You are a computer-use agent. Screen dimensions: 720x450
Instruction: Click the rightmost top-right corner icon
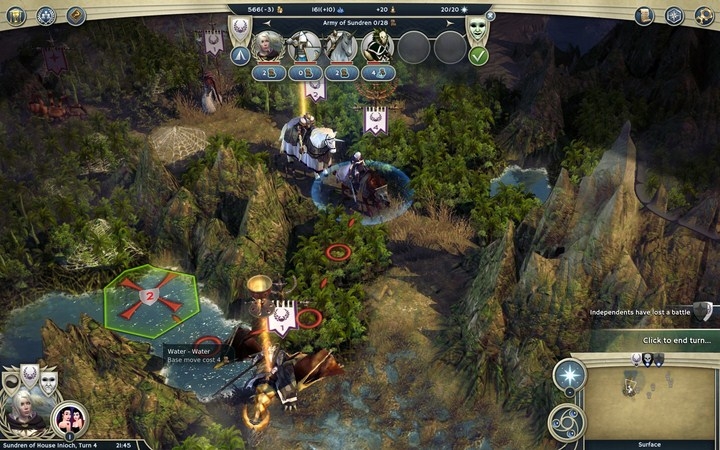pos(703,15)
